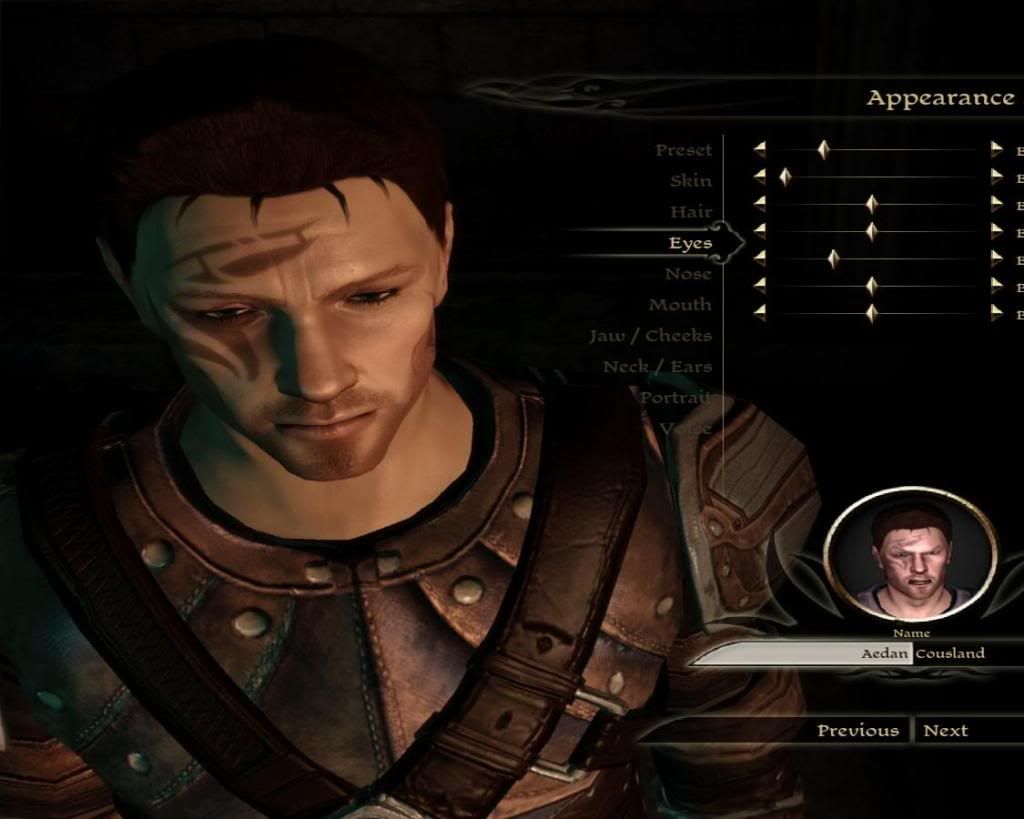This screenshot has height=819, width=1024.
Task: Choose the Eyes category
Action: tap(690, 243)
